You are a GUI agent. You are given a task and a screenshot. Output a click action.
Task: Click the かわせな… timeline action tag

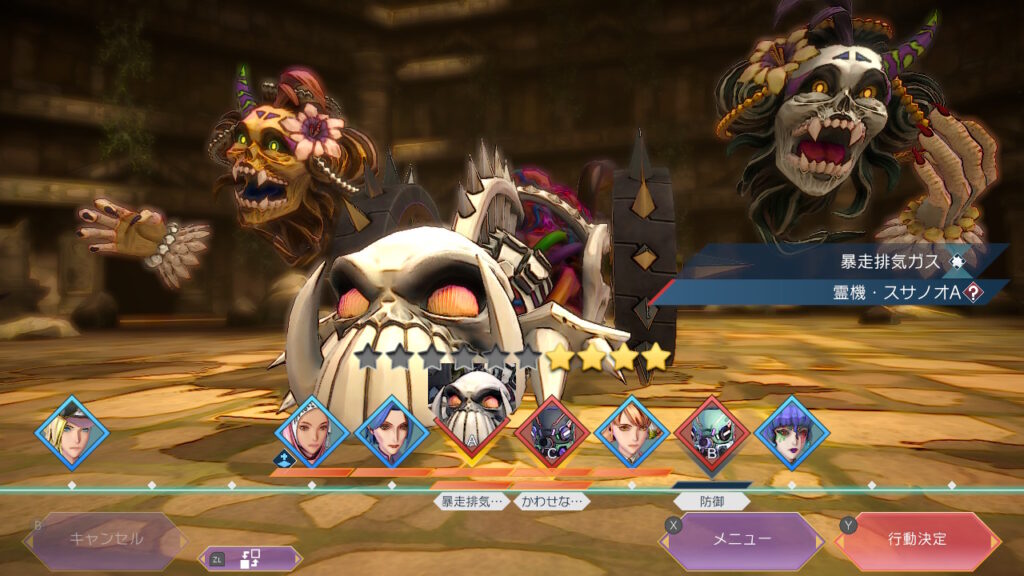pyautogui.click(x=551, y=501)
